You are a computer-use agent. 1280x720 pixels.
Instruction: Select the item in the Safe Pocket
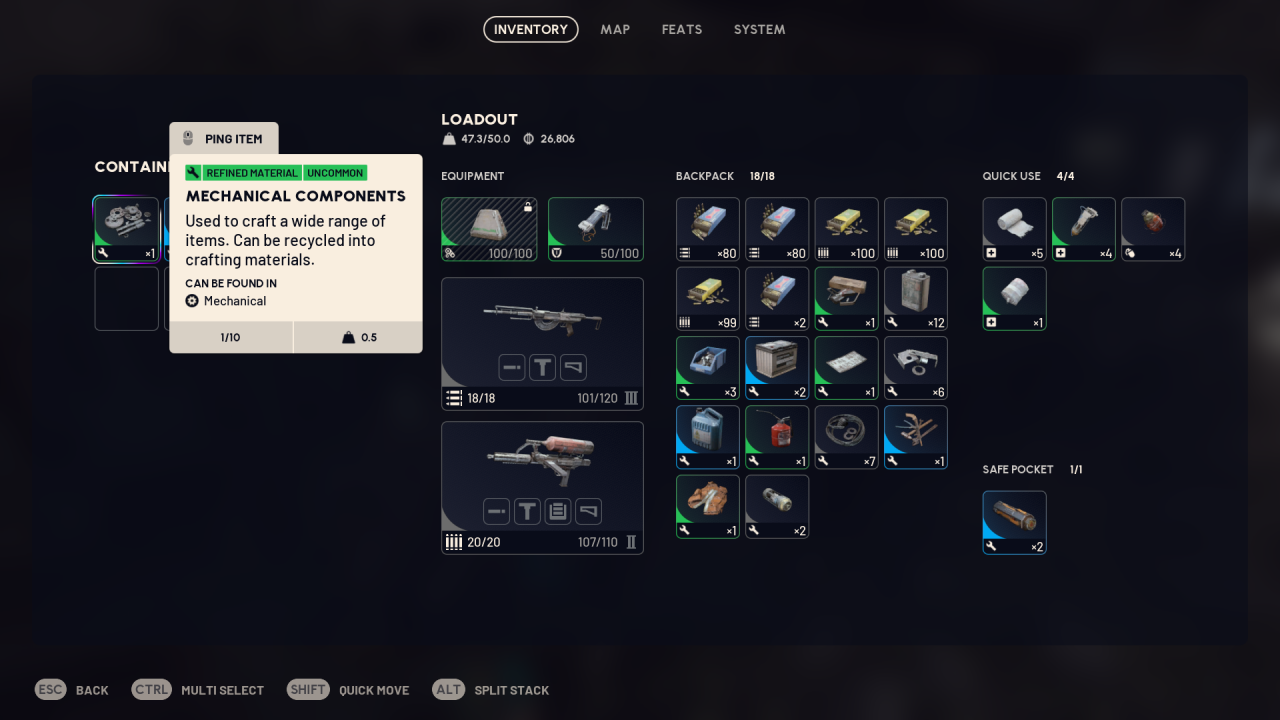[x=1014, y=522]
